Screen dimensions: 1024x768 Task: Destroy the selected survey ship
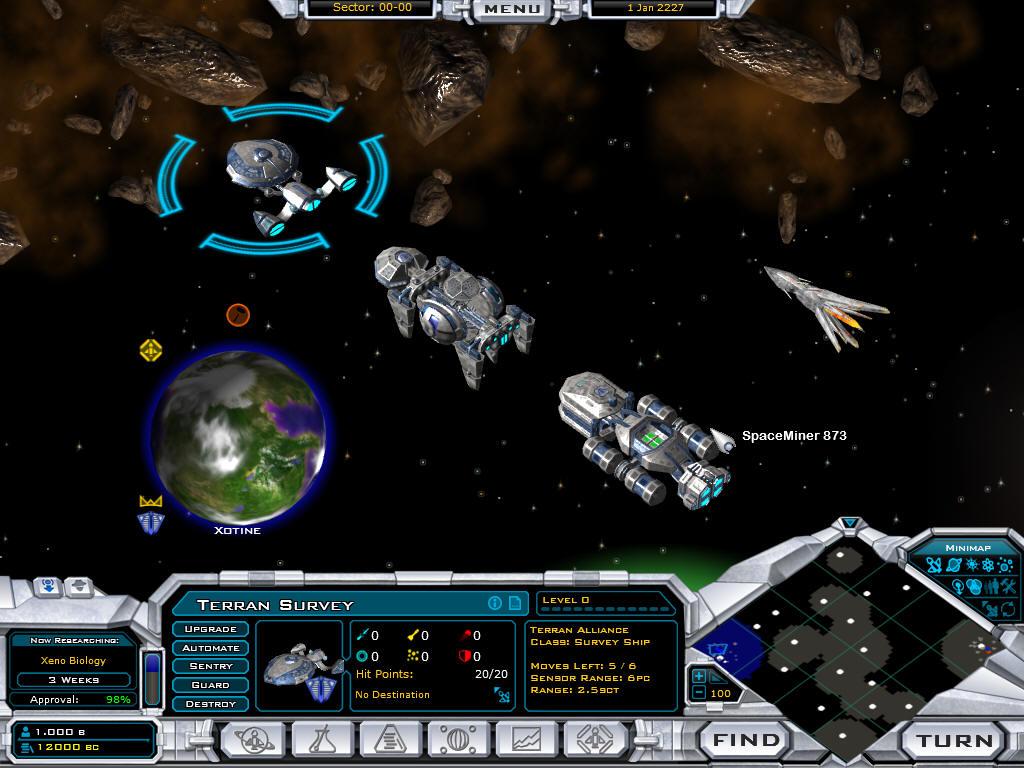[x=211, y=704]
